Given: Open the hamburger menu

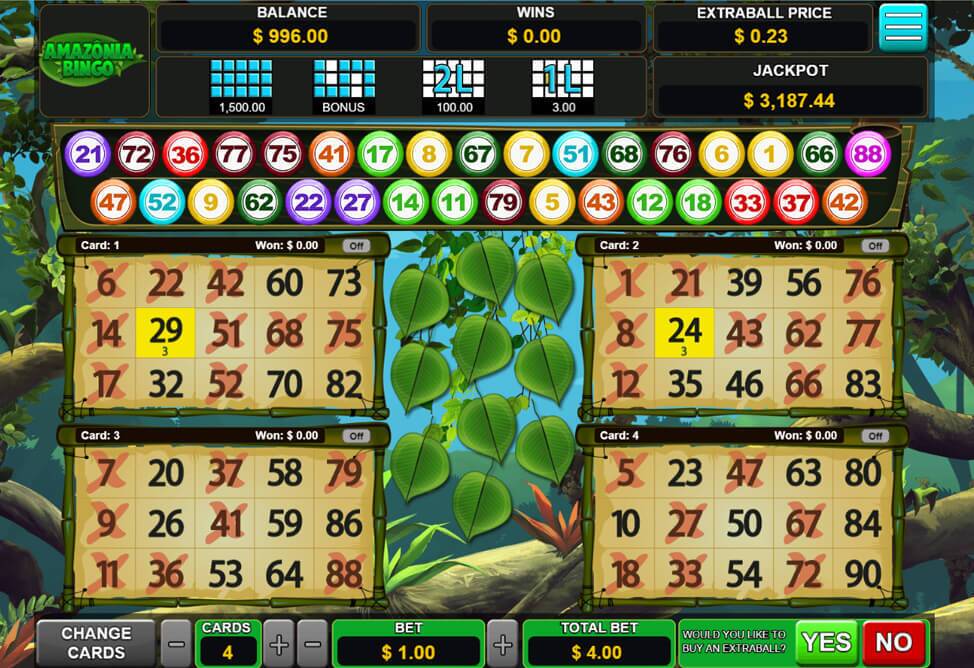Looking at the screenshot, I should pos(902,28).
